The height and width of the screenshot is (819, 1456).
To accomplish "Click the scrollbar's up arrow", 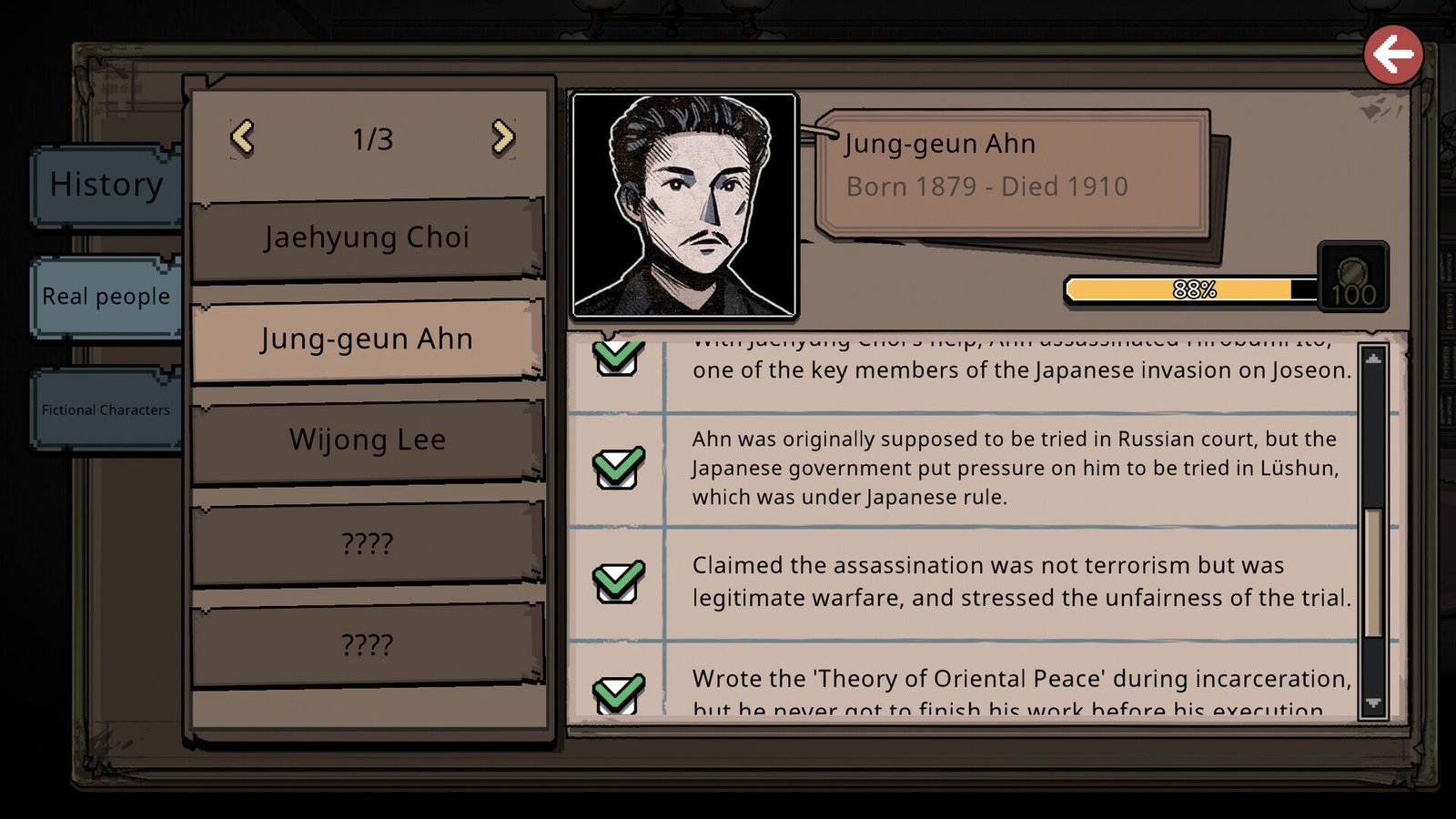I will click(x=1373, y=359).
